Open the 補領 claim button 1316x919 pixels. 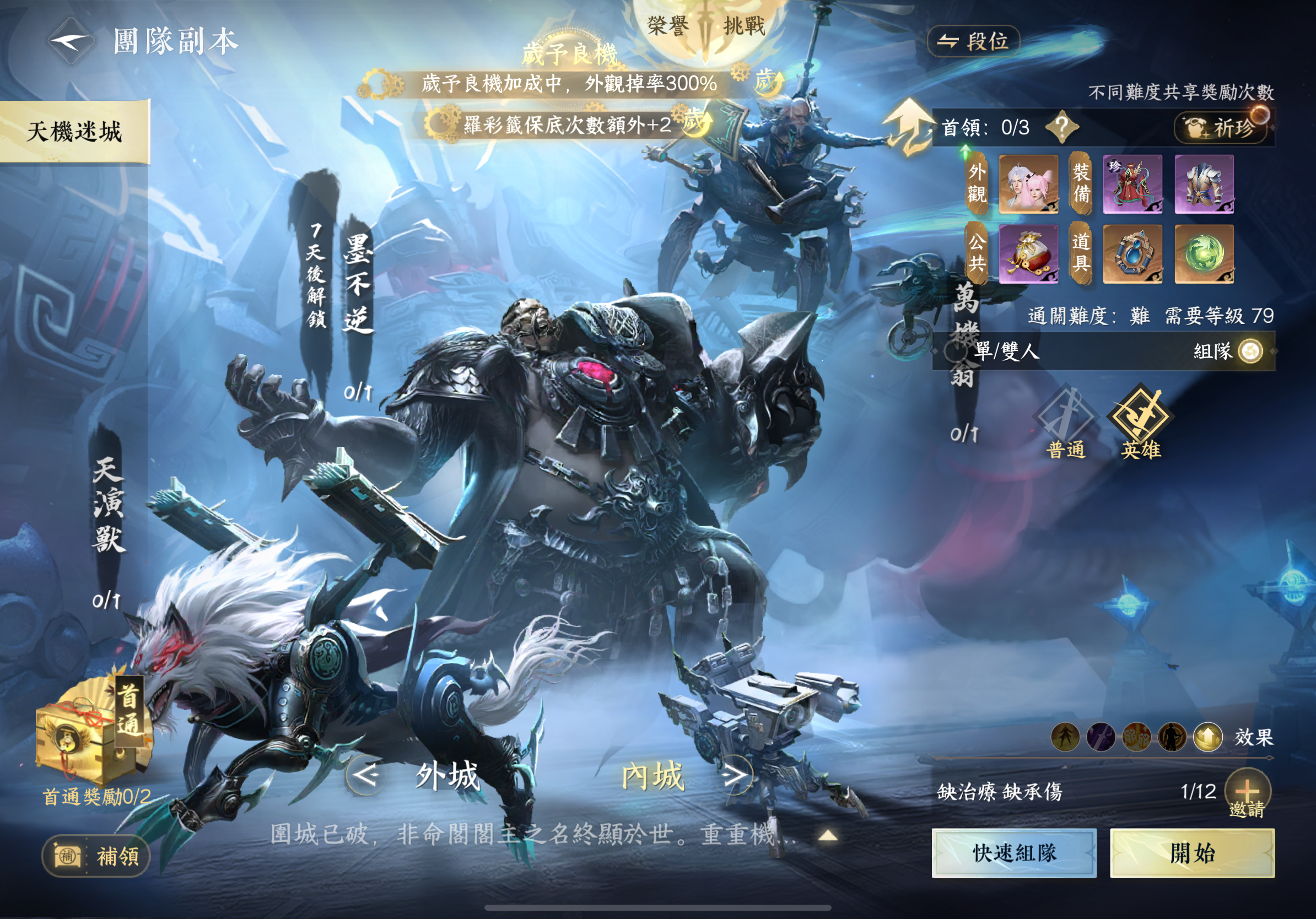coord(96,857)
